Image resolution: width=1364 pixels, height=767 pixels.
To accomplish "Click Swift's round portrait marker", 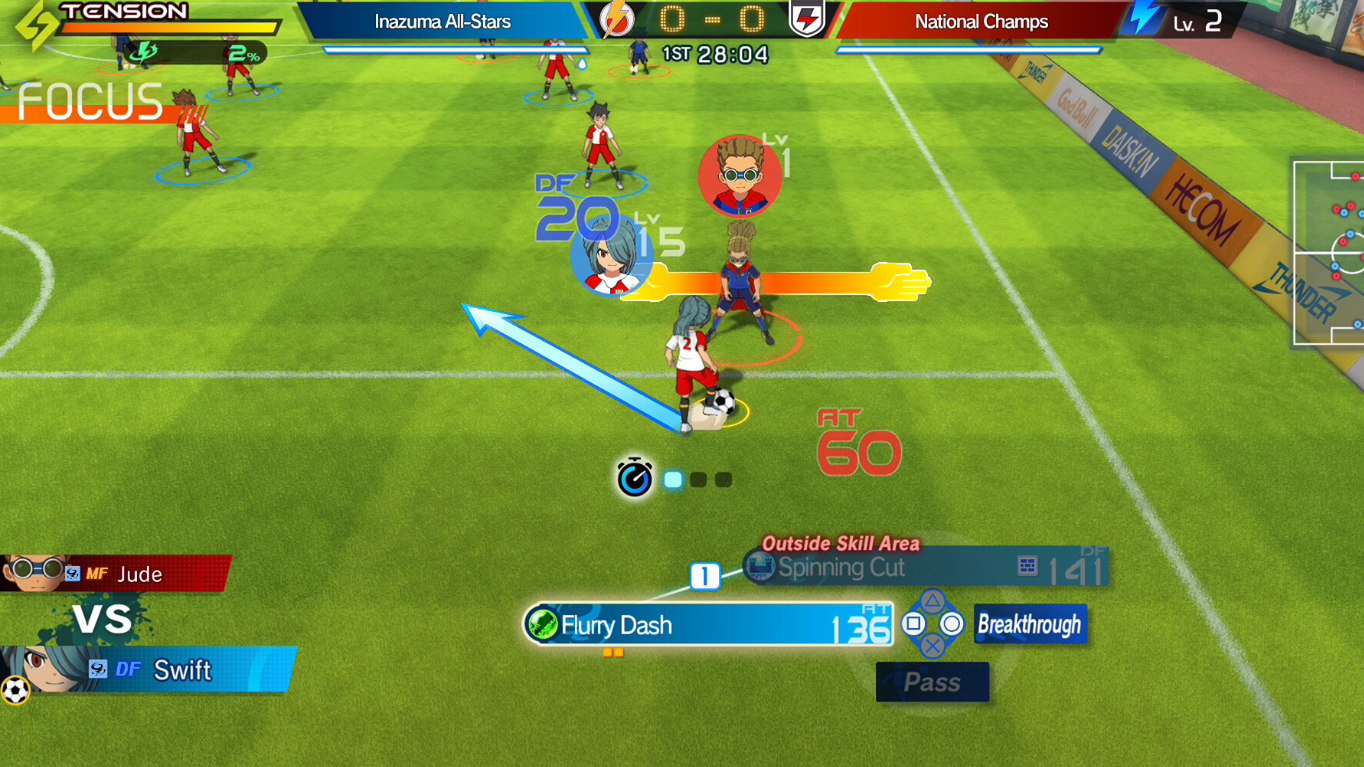I will point(609,254).
